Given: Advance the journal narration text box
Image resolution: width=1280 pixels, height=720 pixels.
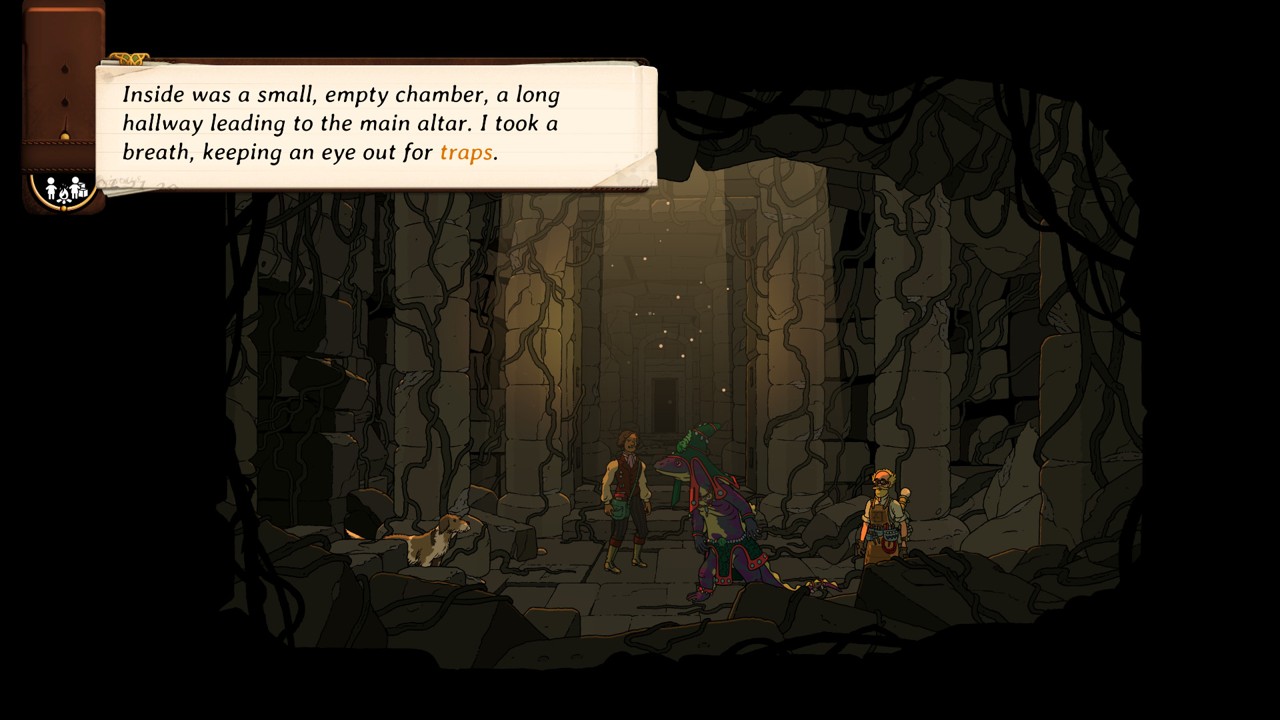Looking at the screenshot, I should coord(376,125).
